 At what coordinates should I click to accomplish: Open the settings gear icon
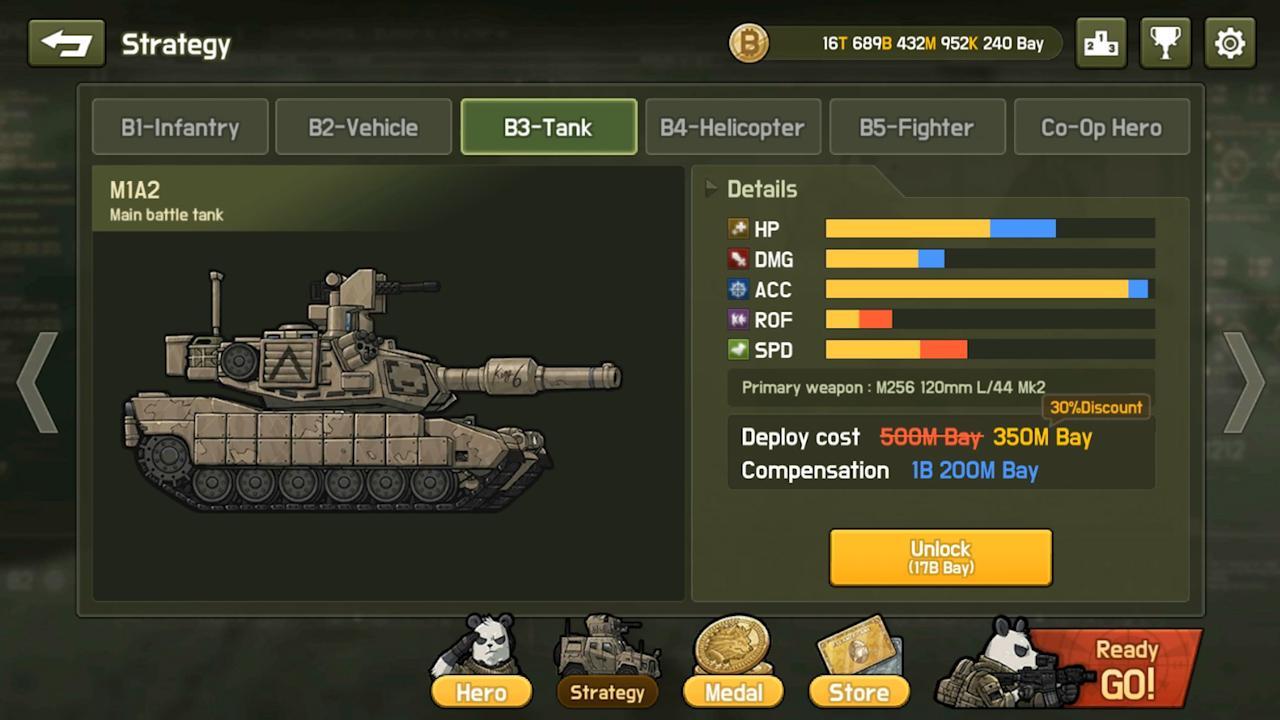pos(1229,43)
